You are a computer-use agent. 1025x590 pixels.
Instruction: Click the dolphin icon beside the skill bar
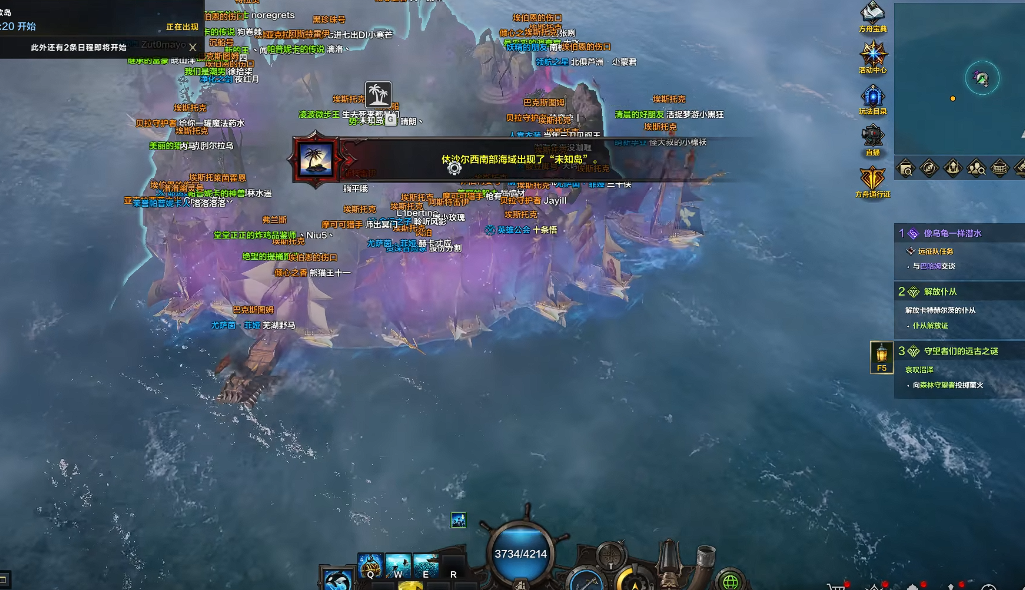(338, 579)
